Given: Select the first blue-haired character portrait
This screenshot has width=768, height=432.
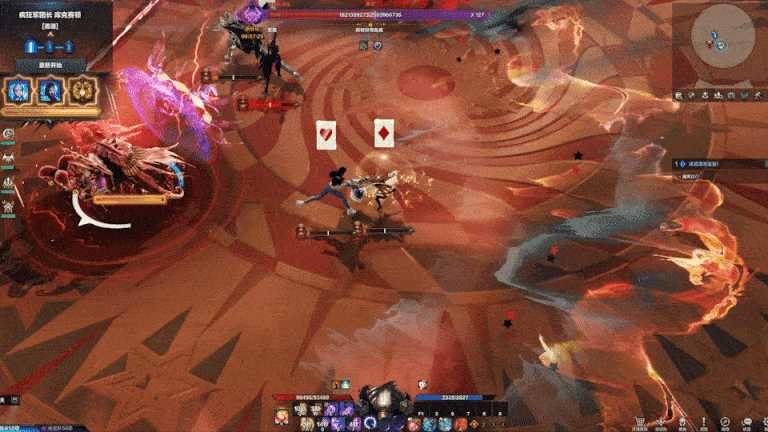Looking at the screenshot, I should coord(20,91).
